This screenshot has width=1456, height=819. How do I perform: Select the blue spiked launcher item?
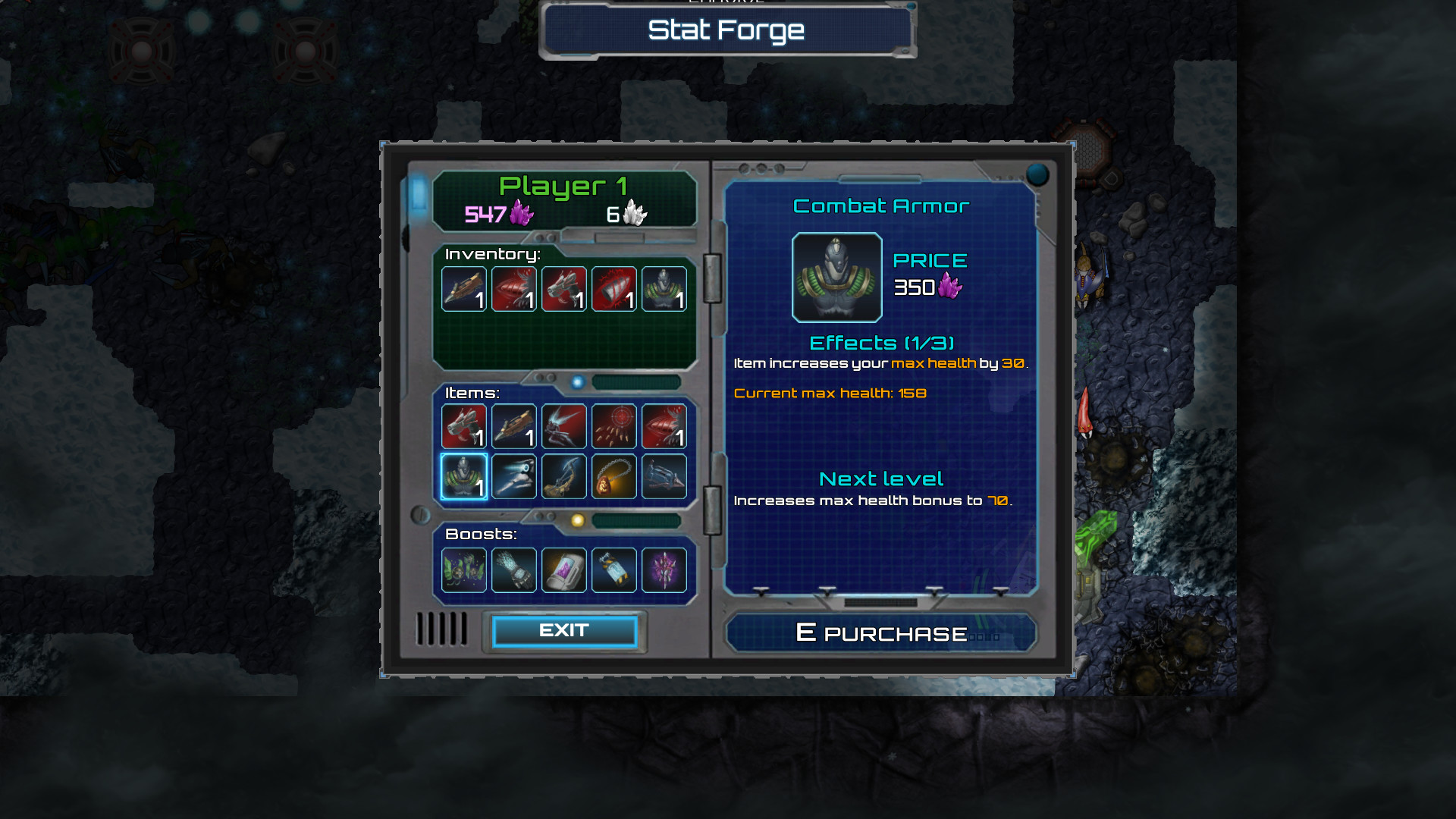tap(664, 476)
